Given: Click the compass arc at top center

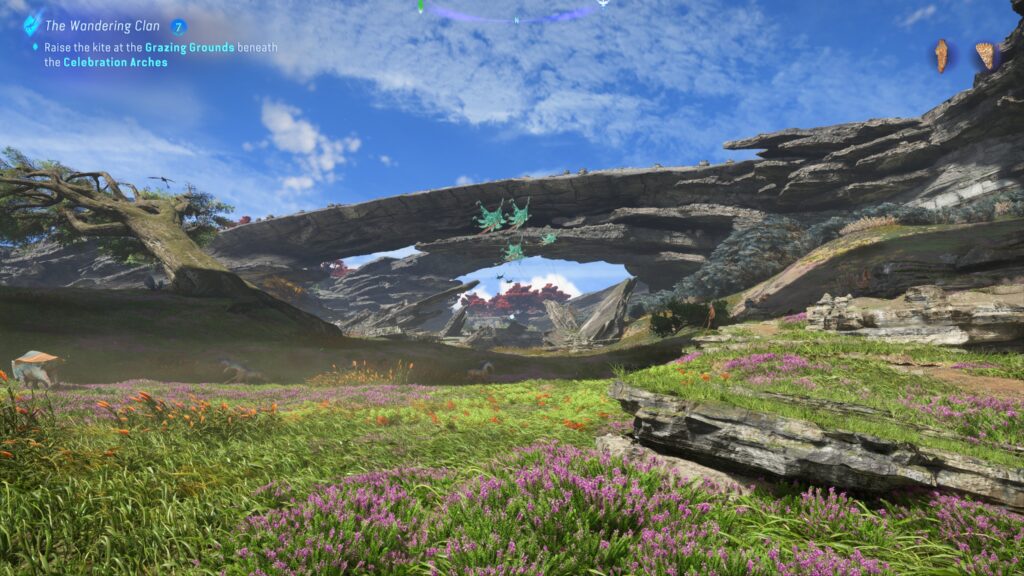Looking at the screenshot, I should [512, 14].
